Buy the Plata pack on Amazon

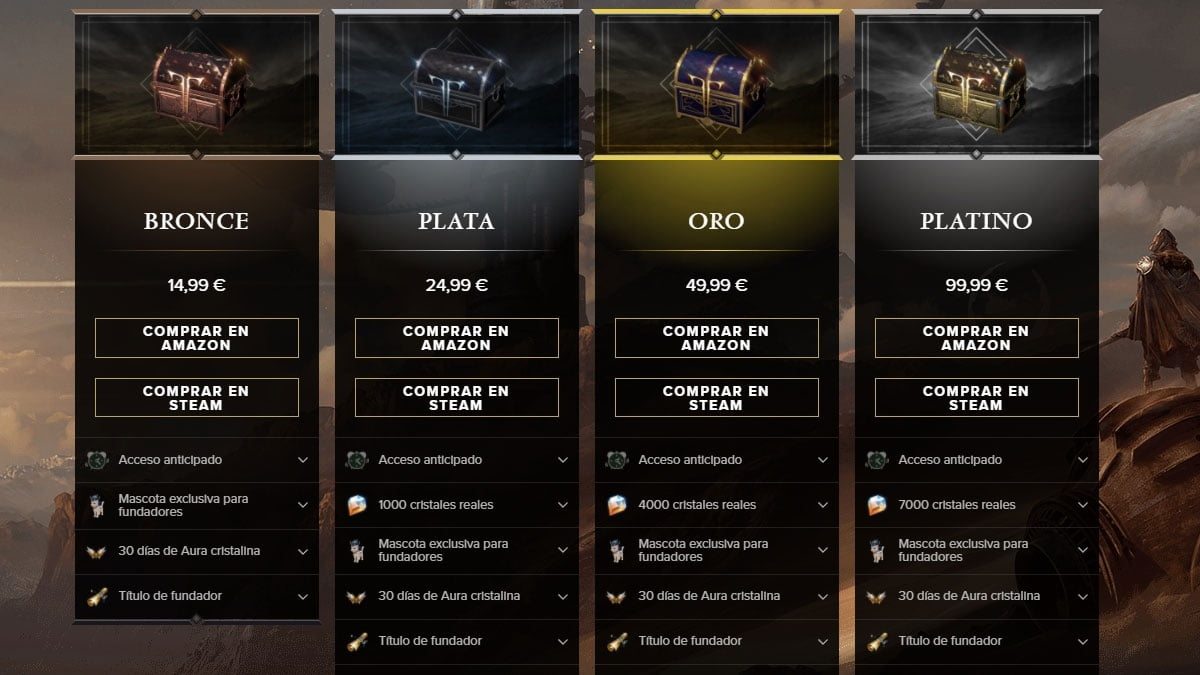pos(457,338)
